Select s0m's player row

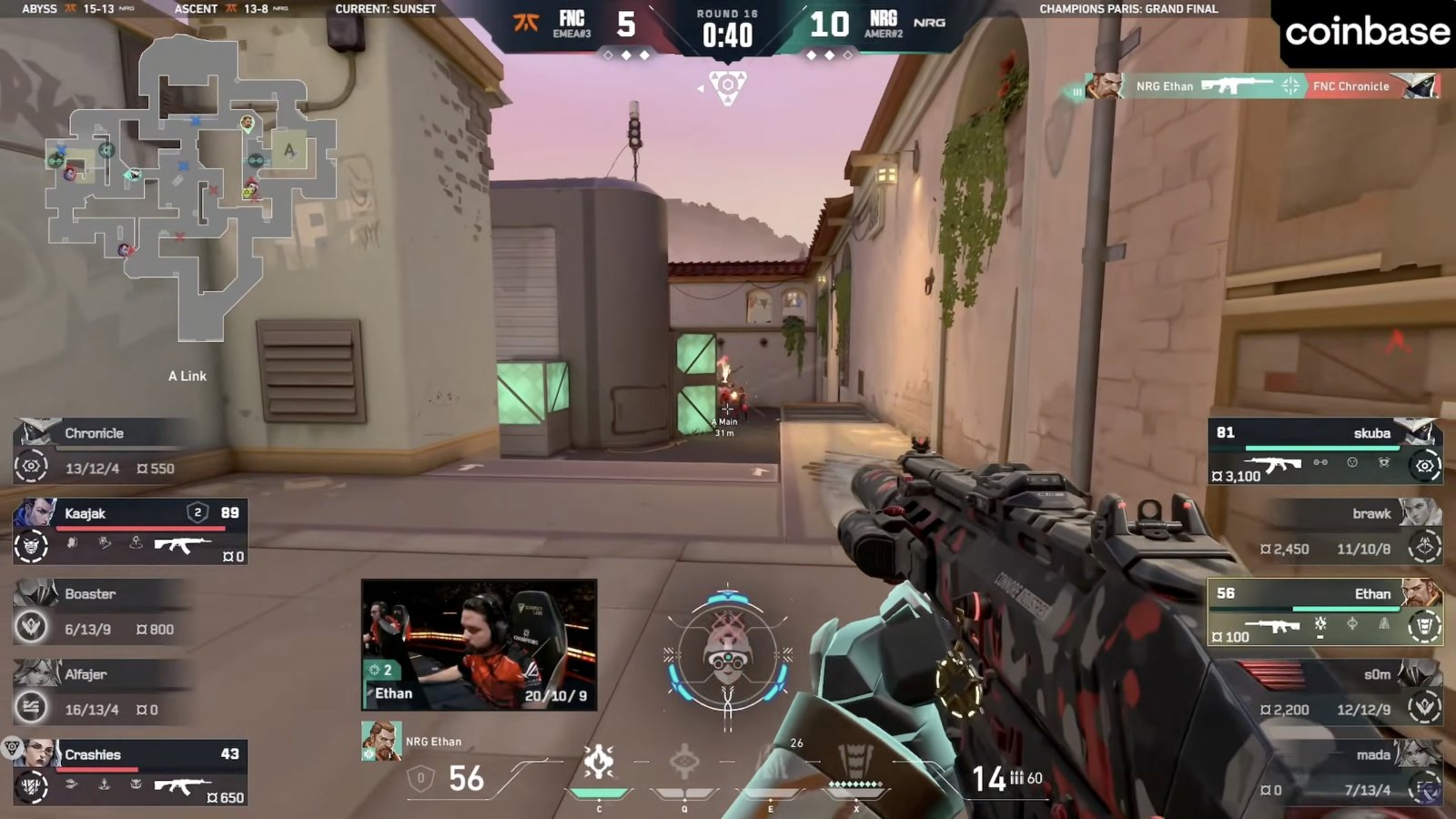(x=1350, y=692)
